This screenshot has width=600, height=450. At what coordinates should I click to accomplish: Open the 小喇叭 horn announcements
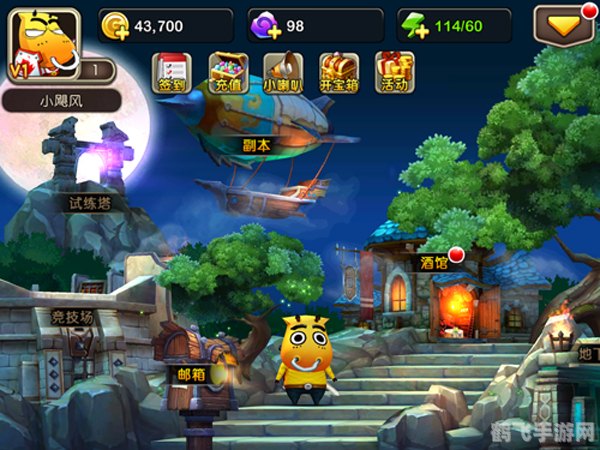(283, 73)
